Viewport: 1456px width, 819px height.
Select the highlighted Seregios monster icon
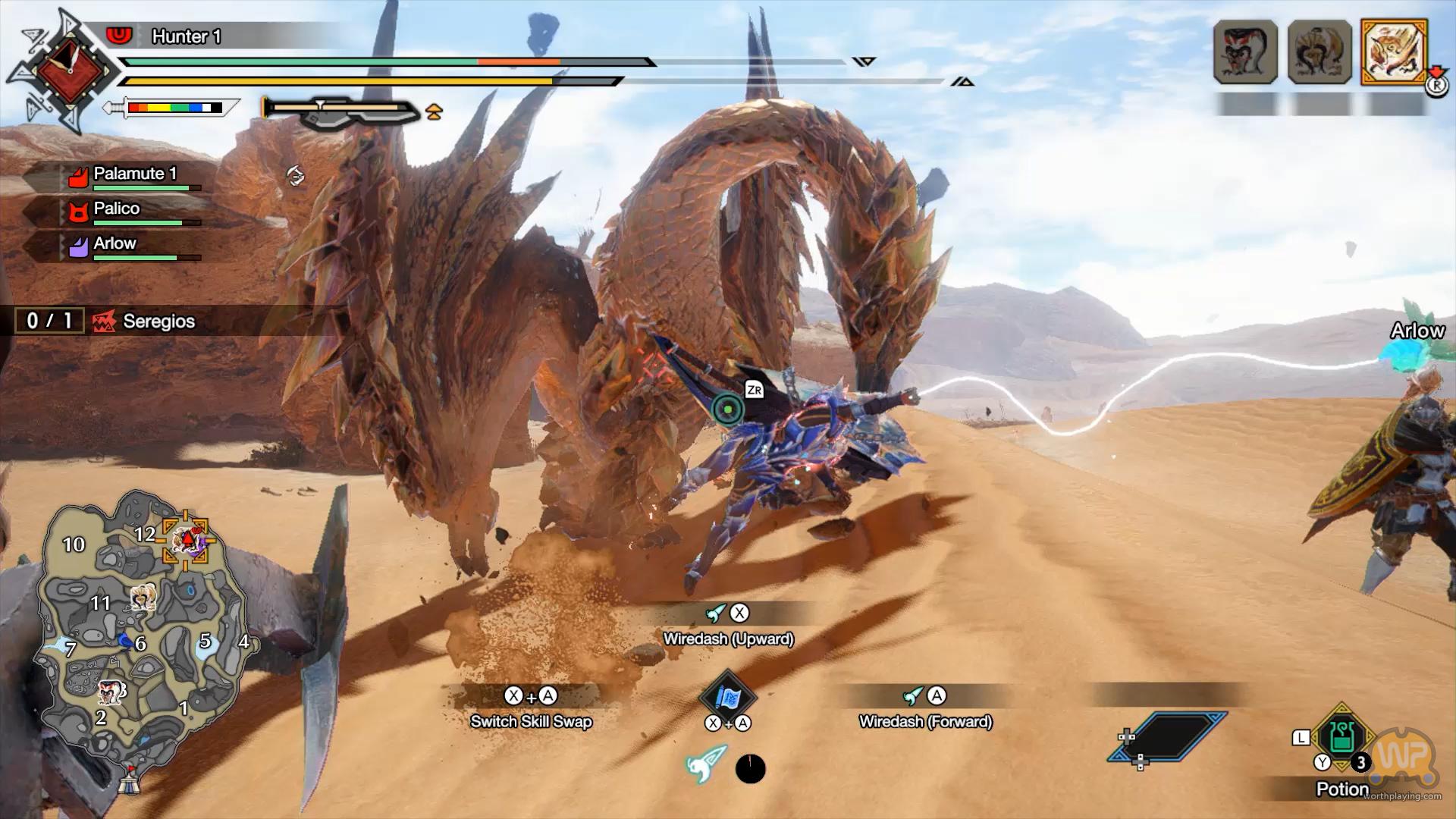[1394, 52]
